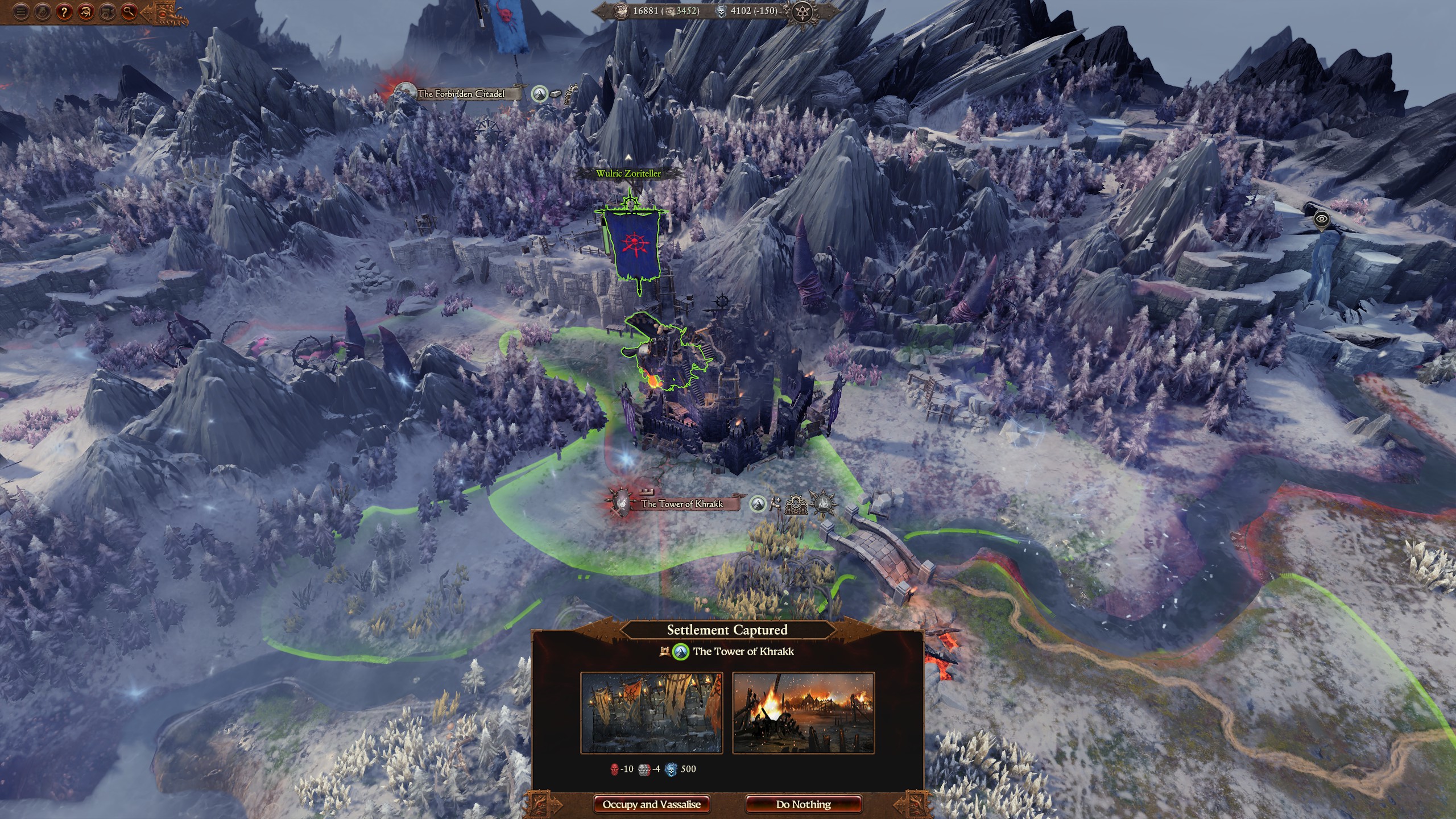Choose Do Nothing for the captured settlement
The height and width of the screenshot is (819, 1456).
[x=803, y=804]
